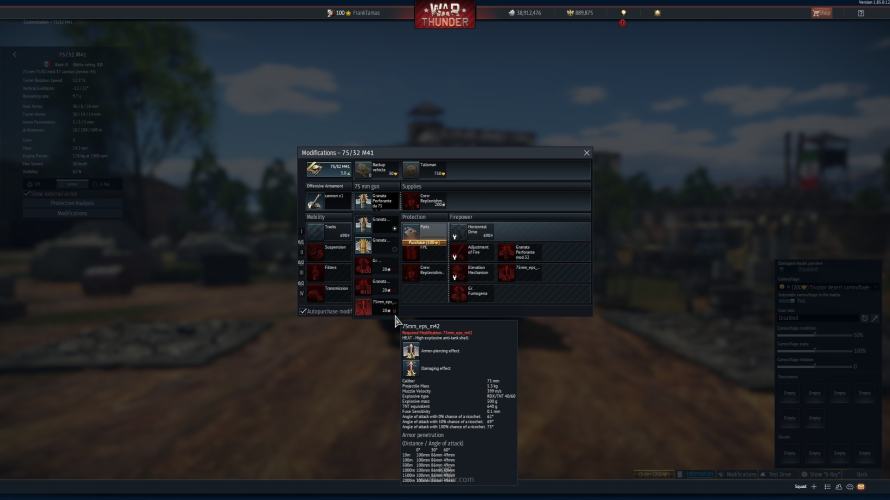The image size is (890, 500).
Task: Choose the Horizontal Drive modification
Action: pos(471,231)
